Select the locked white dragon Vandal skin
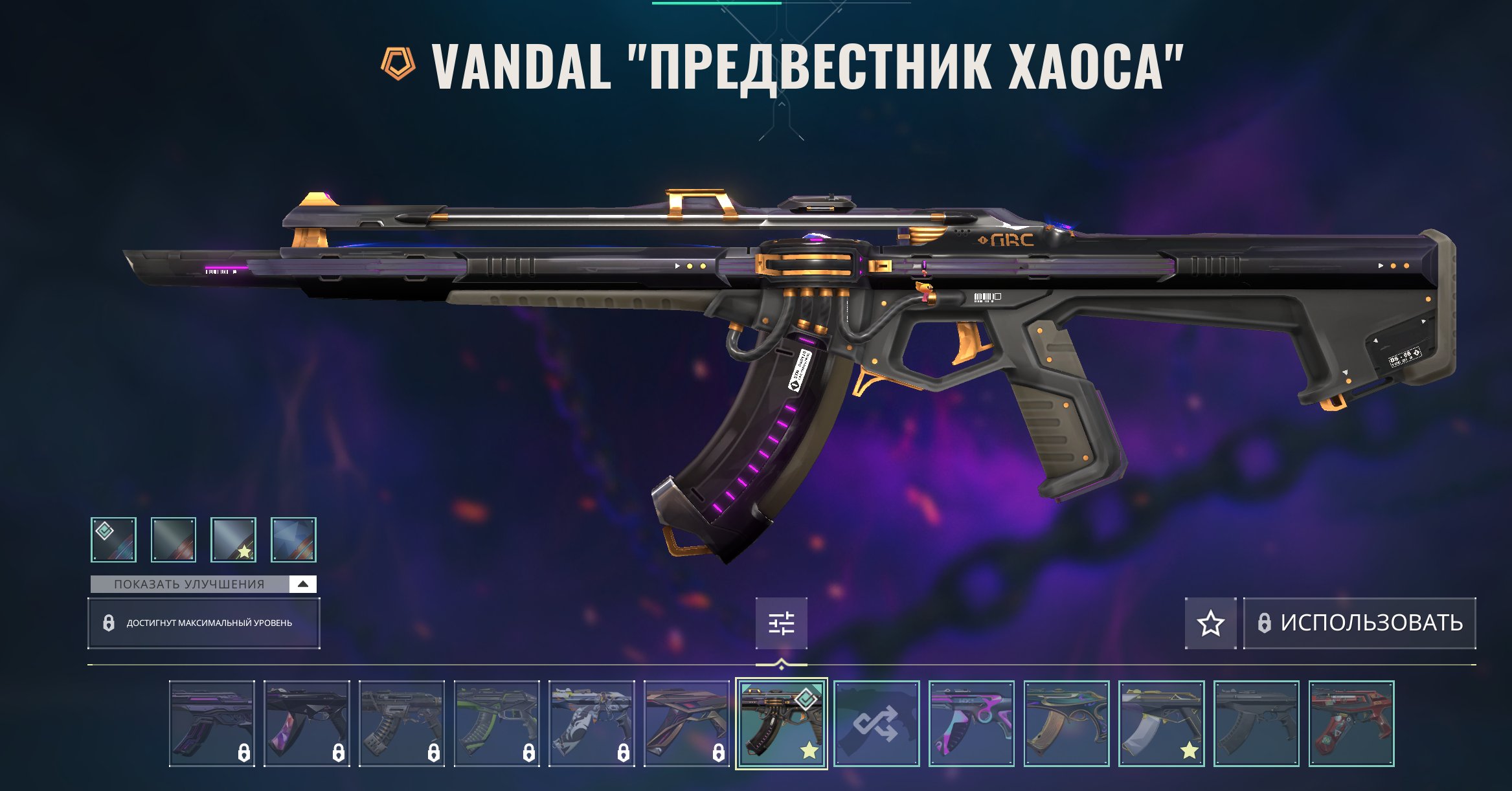This screenshot has height=791, width=1512. 591,723
